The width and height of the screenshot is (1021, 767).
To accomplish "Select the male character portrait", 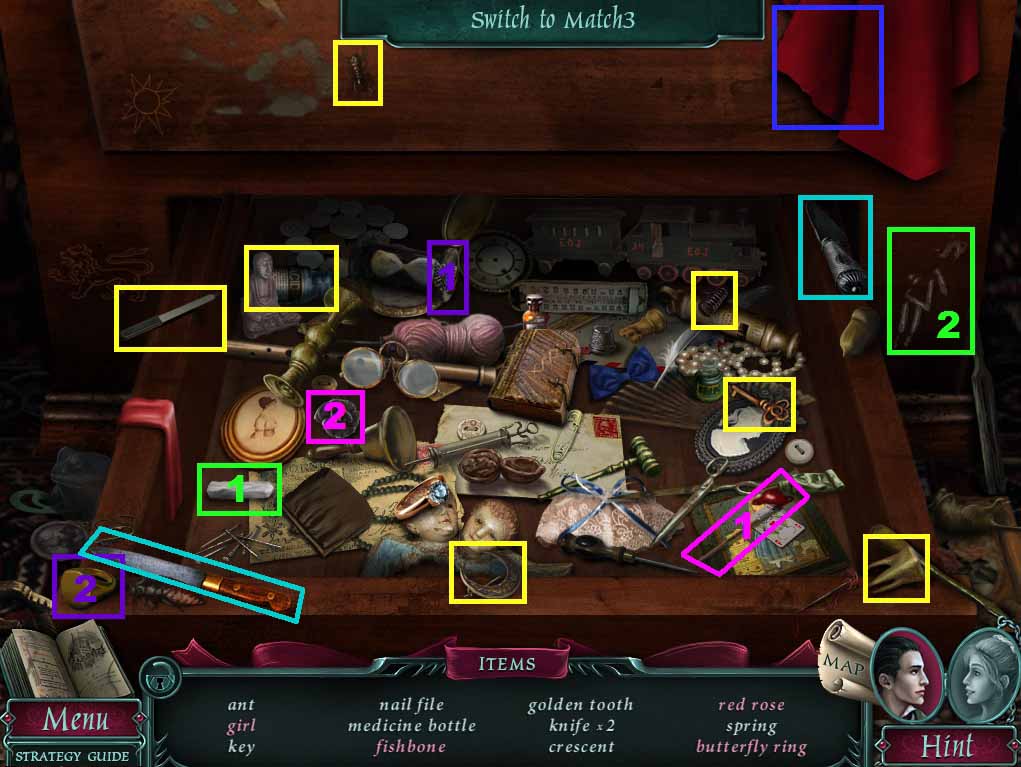I will coord(906,675).
